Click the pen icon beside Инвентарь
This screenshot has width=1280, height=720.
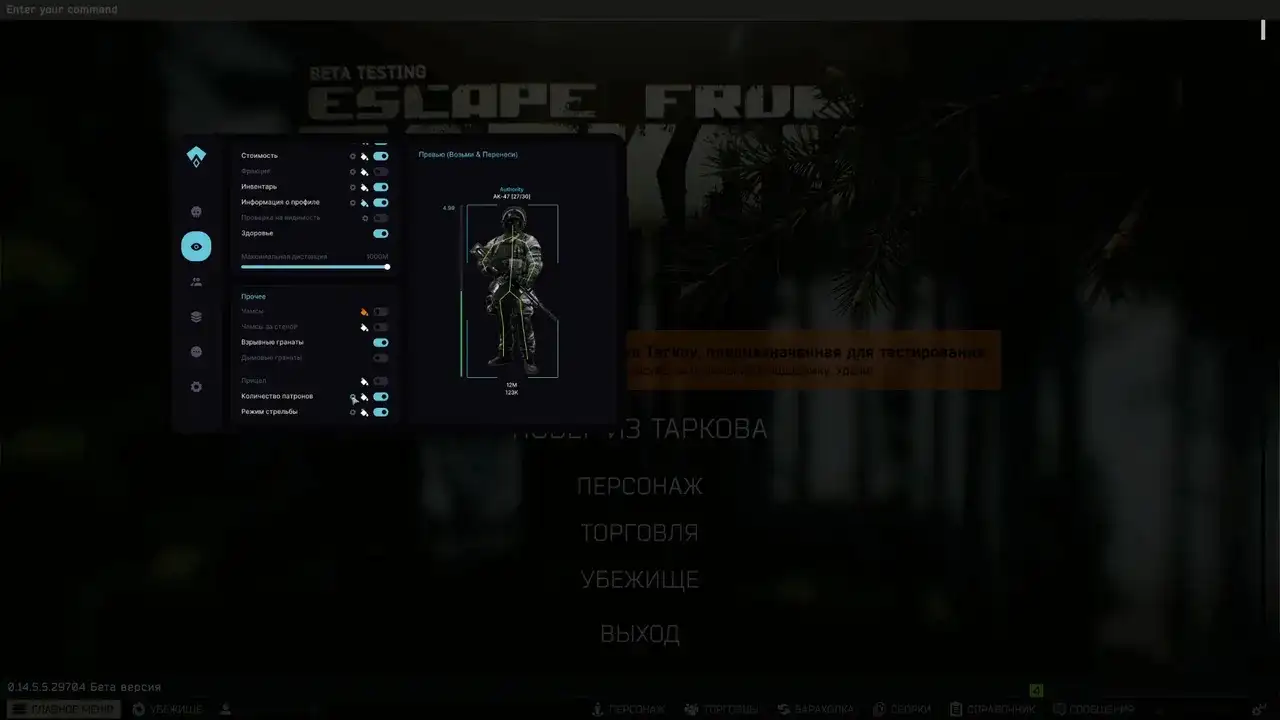click(364, 187)
